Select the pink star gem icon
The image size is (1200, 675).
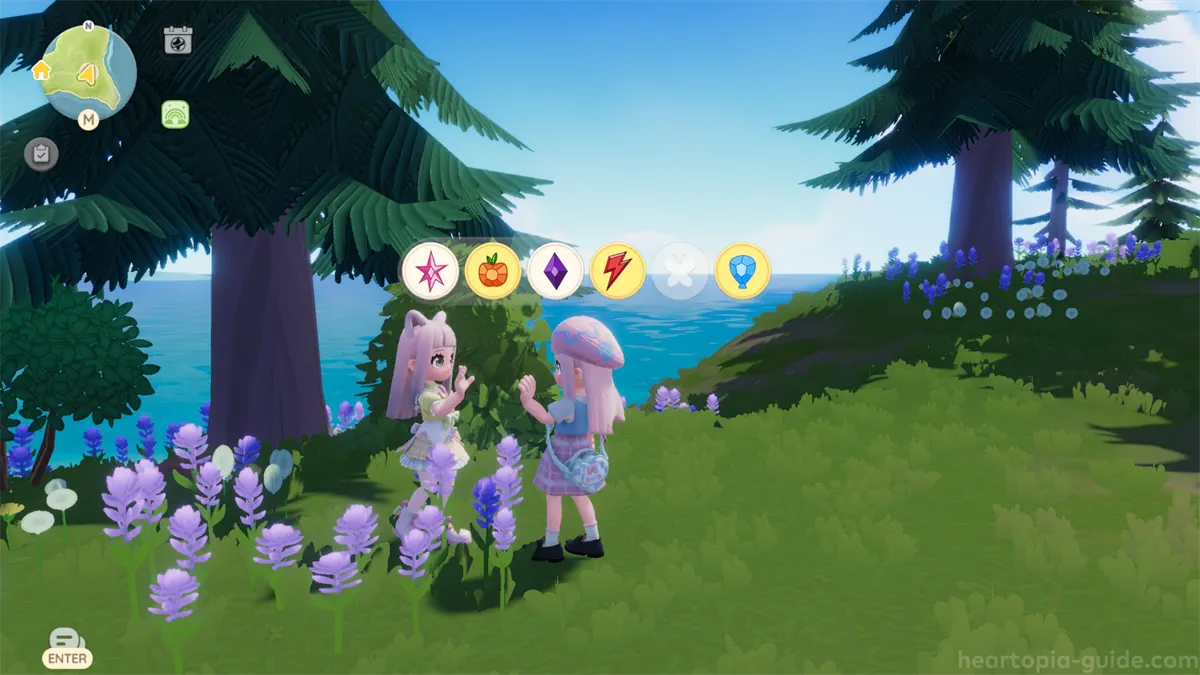click(x=431, y=271)
